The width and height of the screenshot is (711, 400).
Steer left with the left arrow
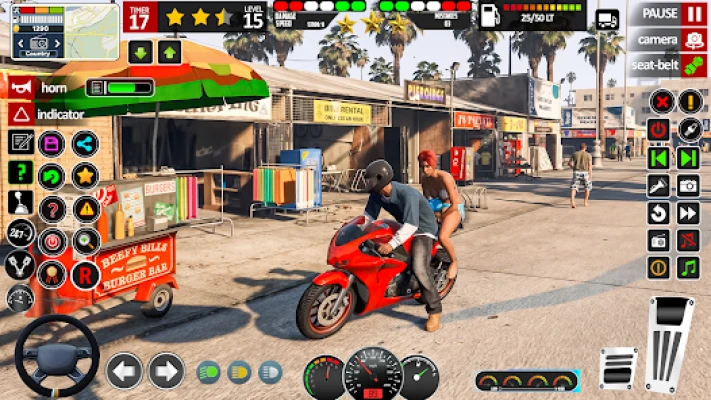click(124, 371)
